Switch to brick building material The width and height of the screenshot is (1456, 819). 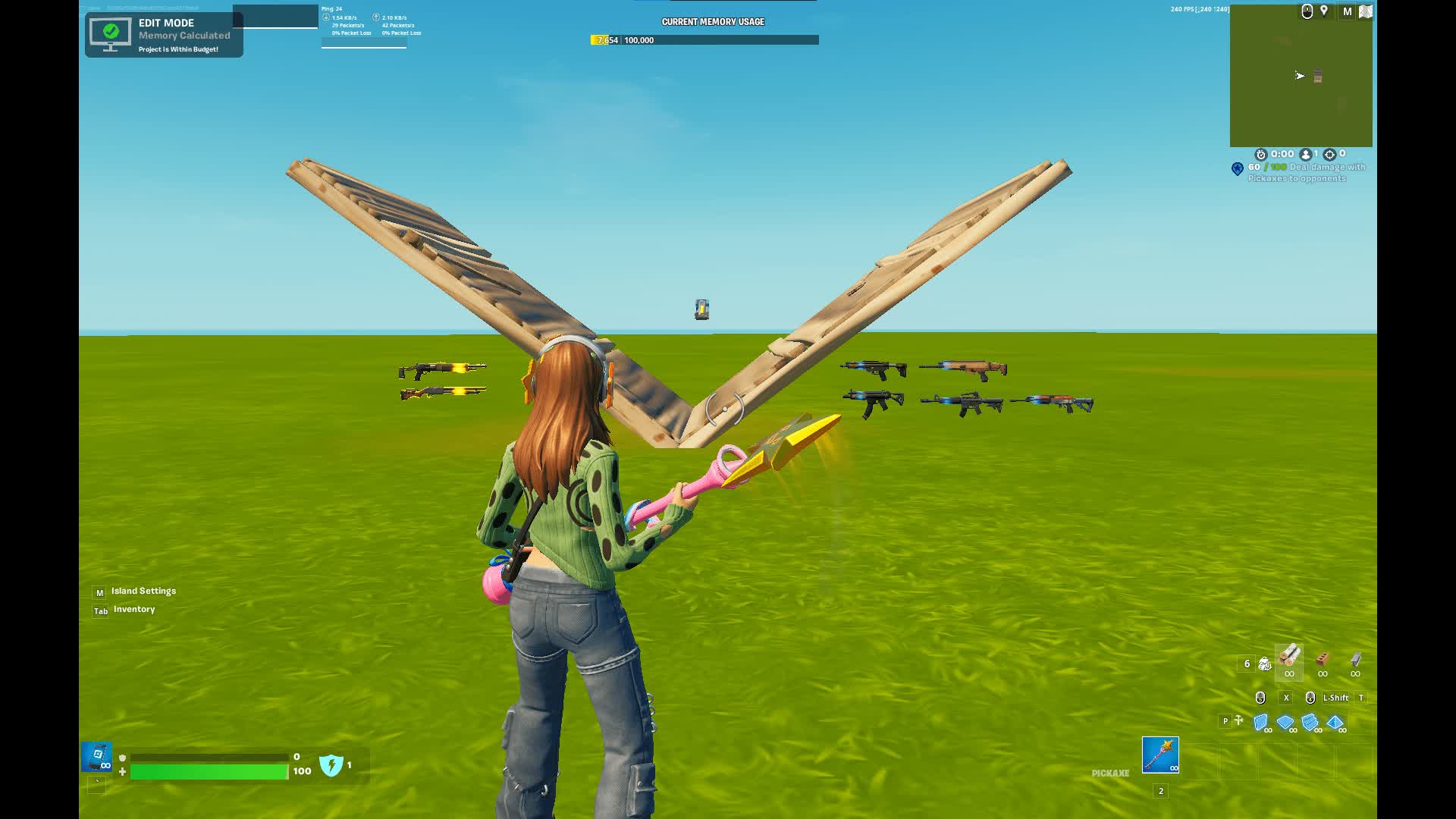click(1323, 661)
